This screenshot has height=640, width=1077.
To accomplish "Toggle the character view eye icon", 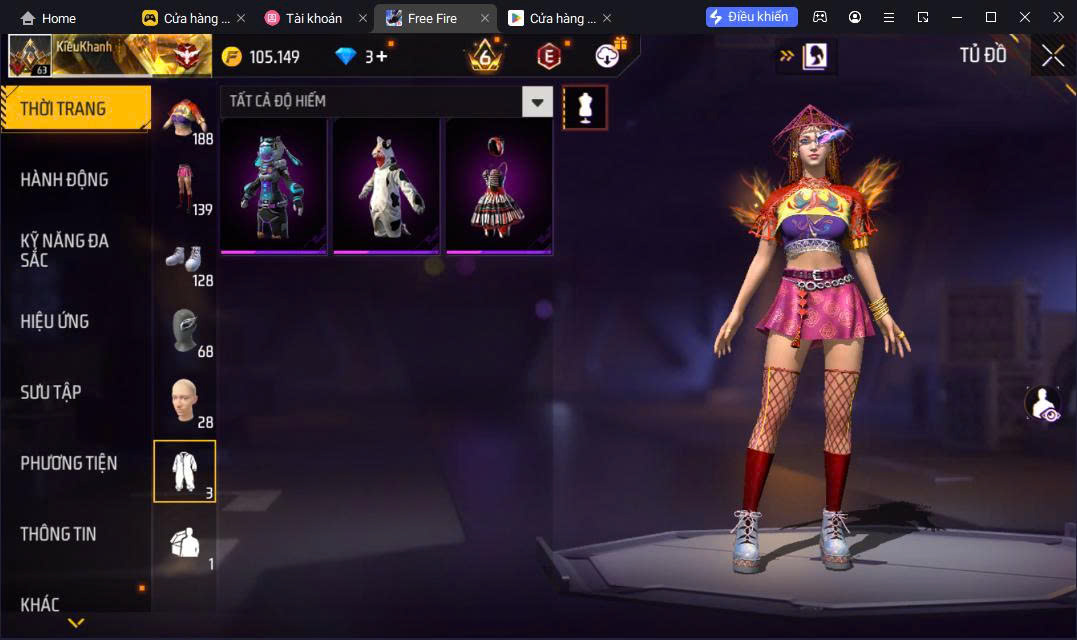I will coord(1041,403).
